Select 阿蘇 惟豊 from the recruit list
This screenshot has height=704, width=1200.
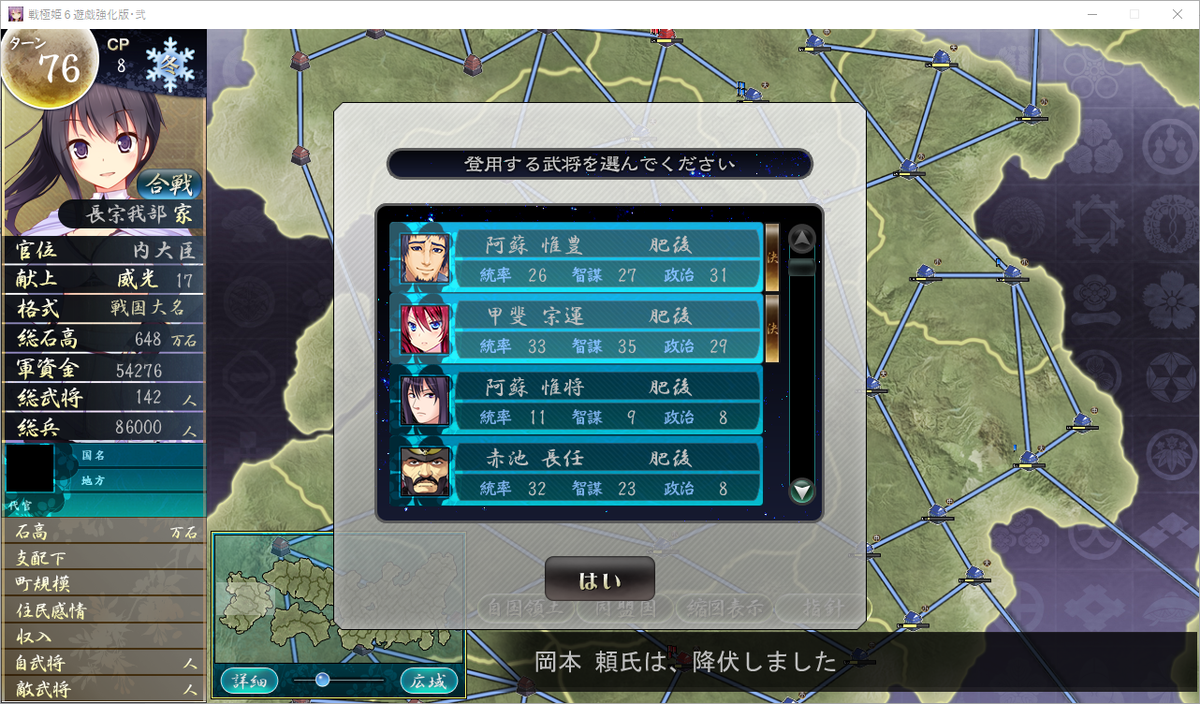[576, 258]
